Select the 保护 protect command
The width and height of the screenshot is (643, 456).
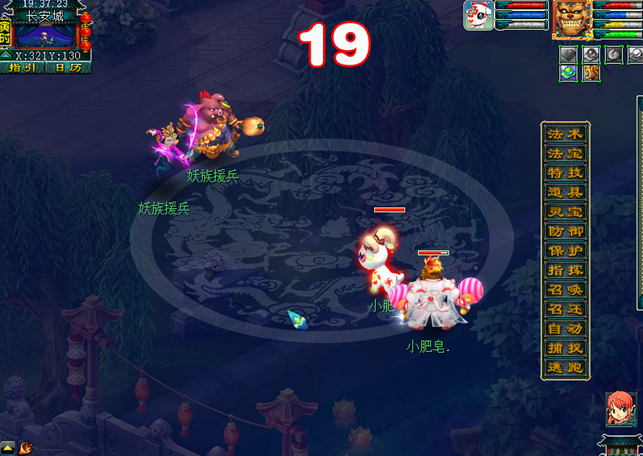pos(565,251)
